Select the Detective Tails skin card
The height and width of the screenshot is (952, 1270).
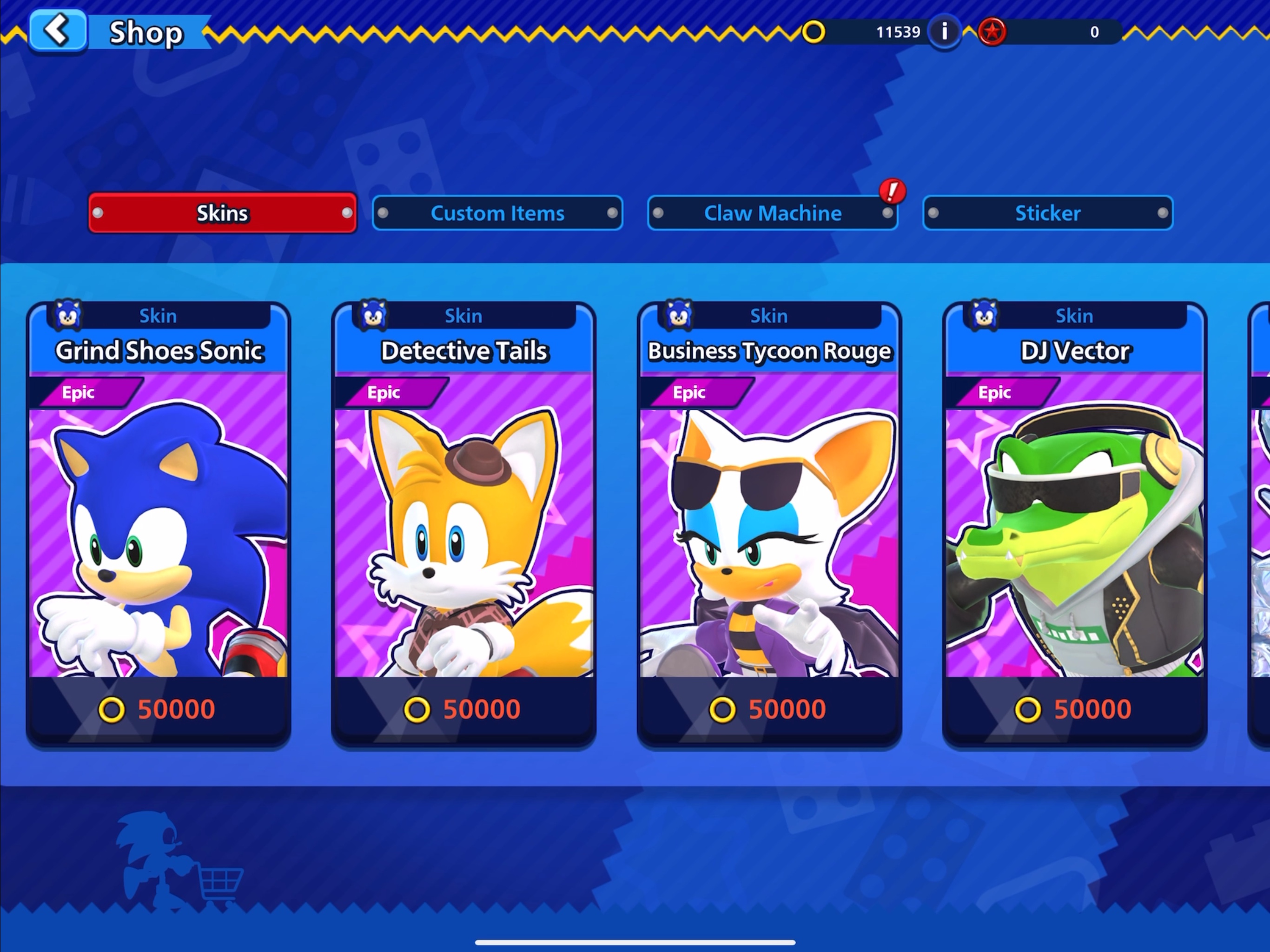point(464,524)
